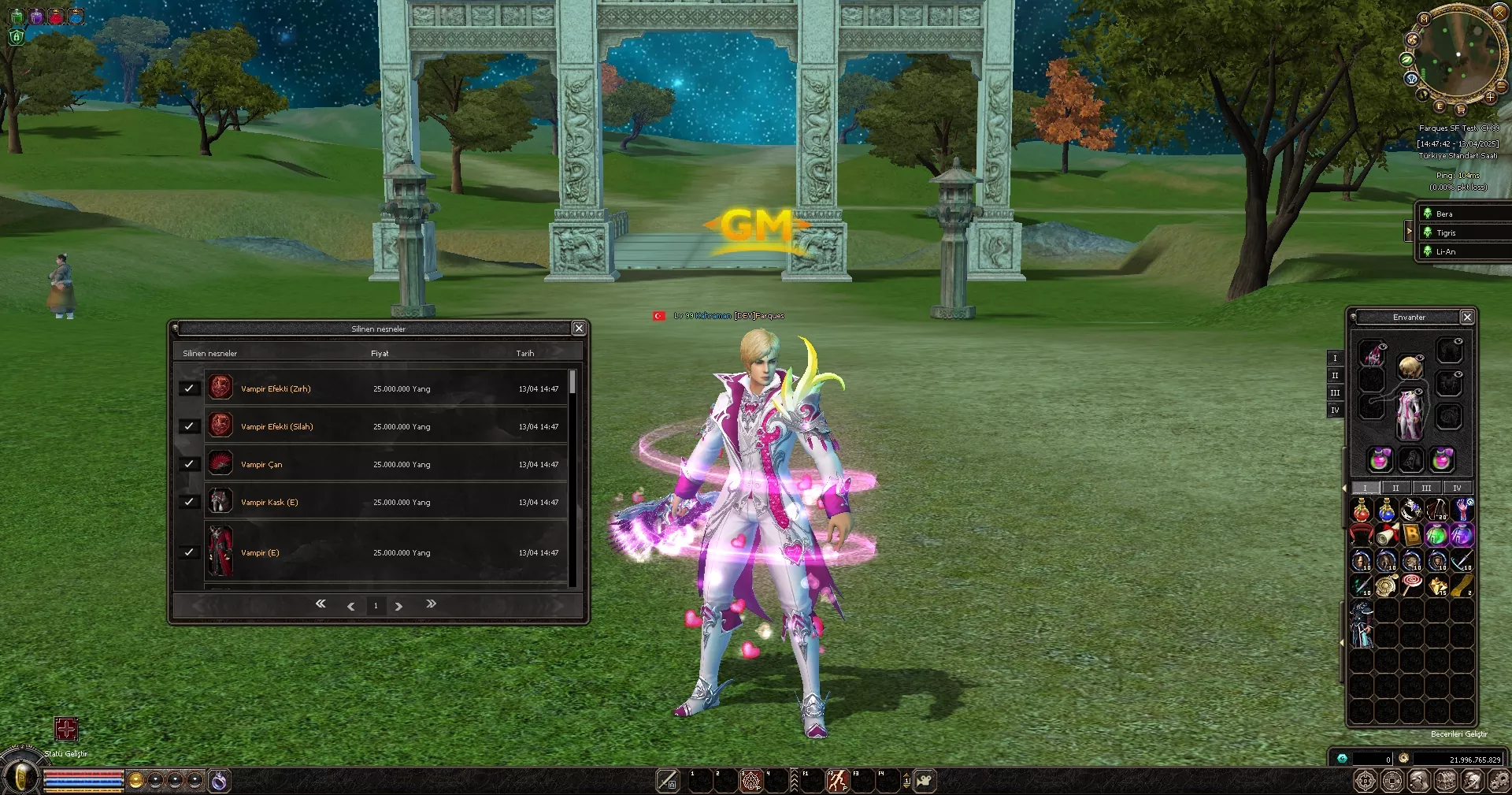Image resolution: width=1512 pixels, height=795 pixels.
Task: Open the golden 'B' book item in inventory
Action: [1412, 534]
